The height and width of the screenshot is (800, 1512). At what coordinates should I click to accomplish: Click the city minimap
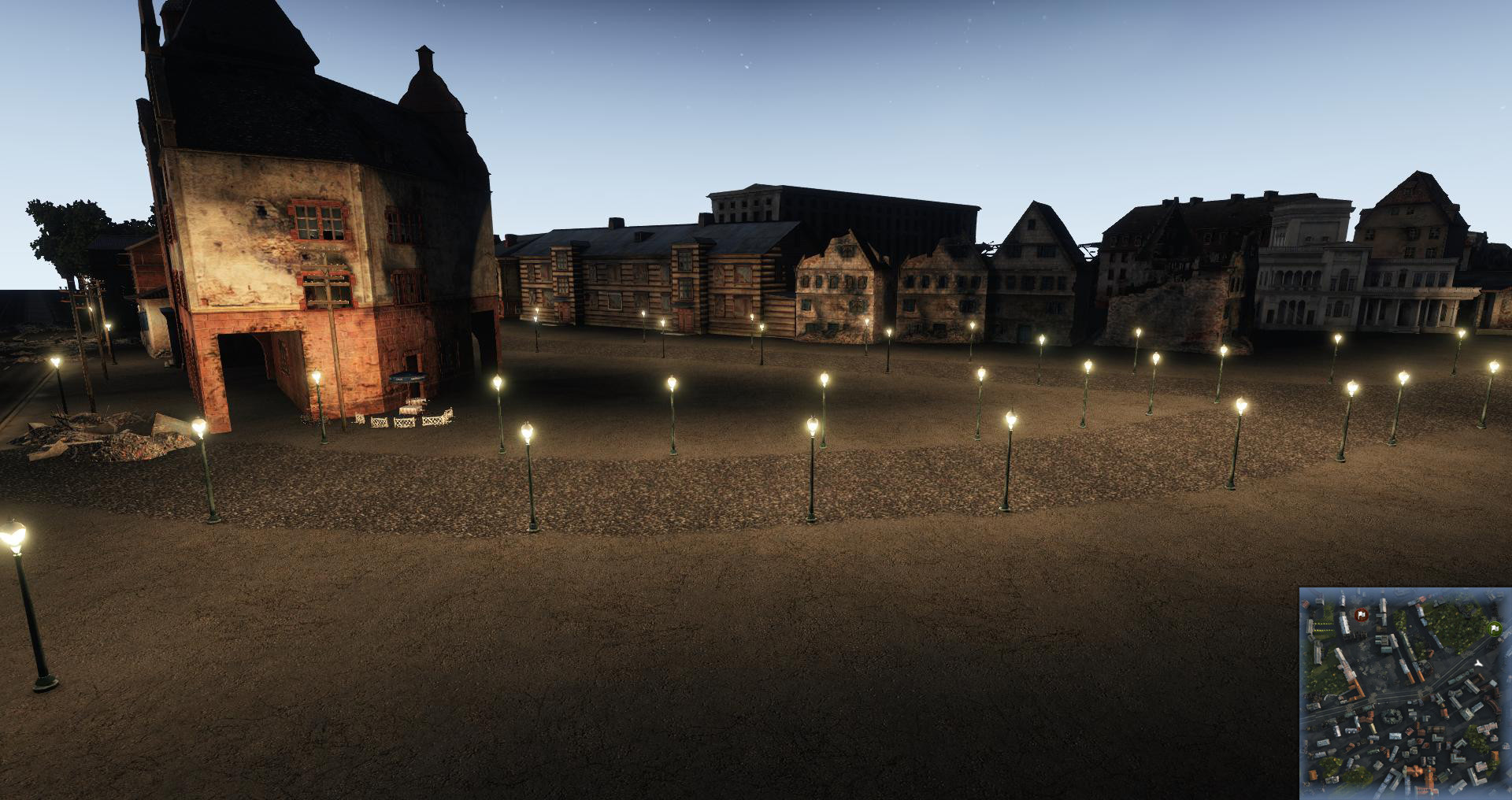pyautogui.click(x=1405, y=693)
